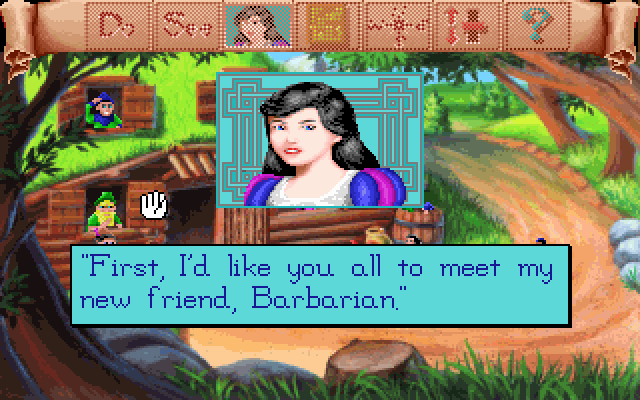Screen dimensions: 640x400
Task: Click the girl portrait icon in toolbar
Action: click(x=252, y=24)
